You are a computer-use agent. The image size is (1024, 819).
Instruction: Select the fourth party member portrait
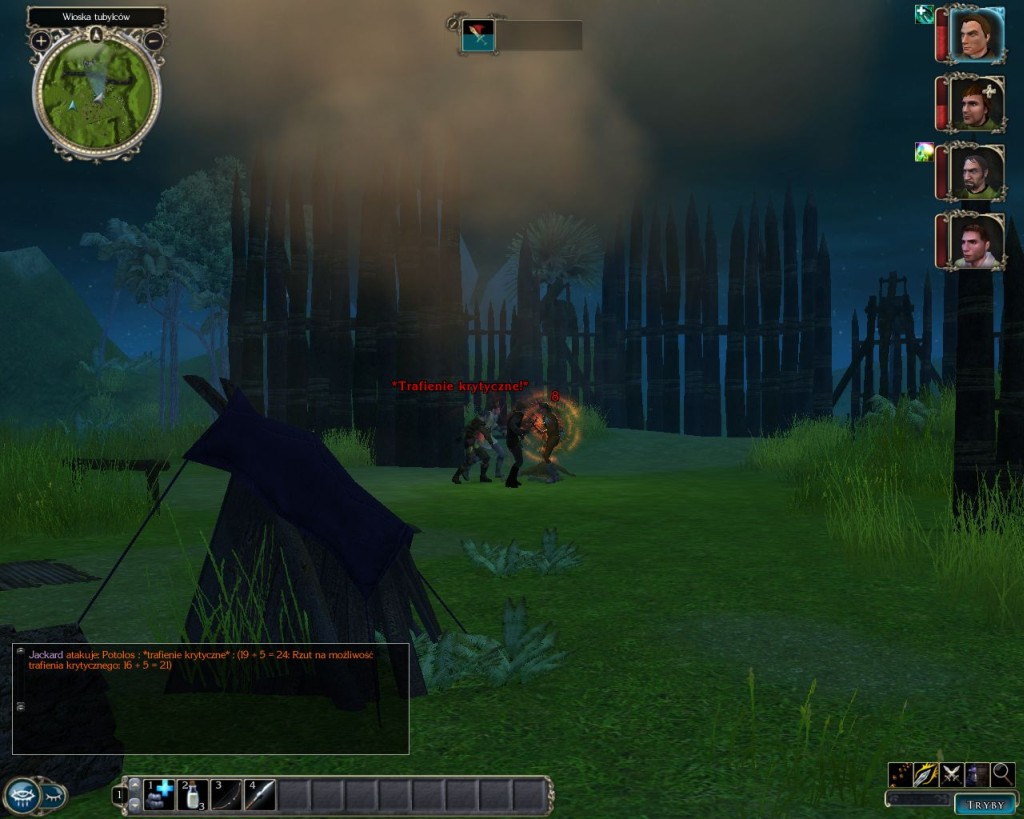coord(976,241)
